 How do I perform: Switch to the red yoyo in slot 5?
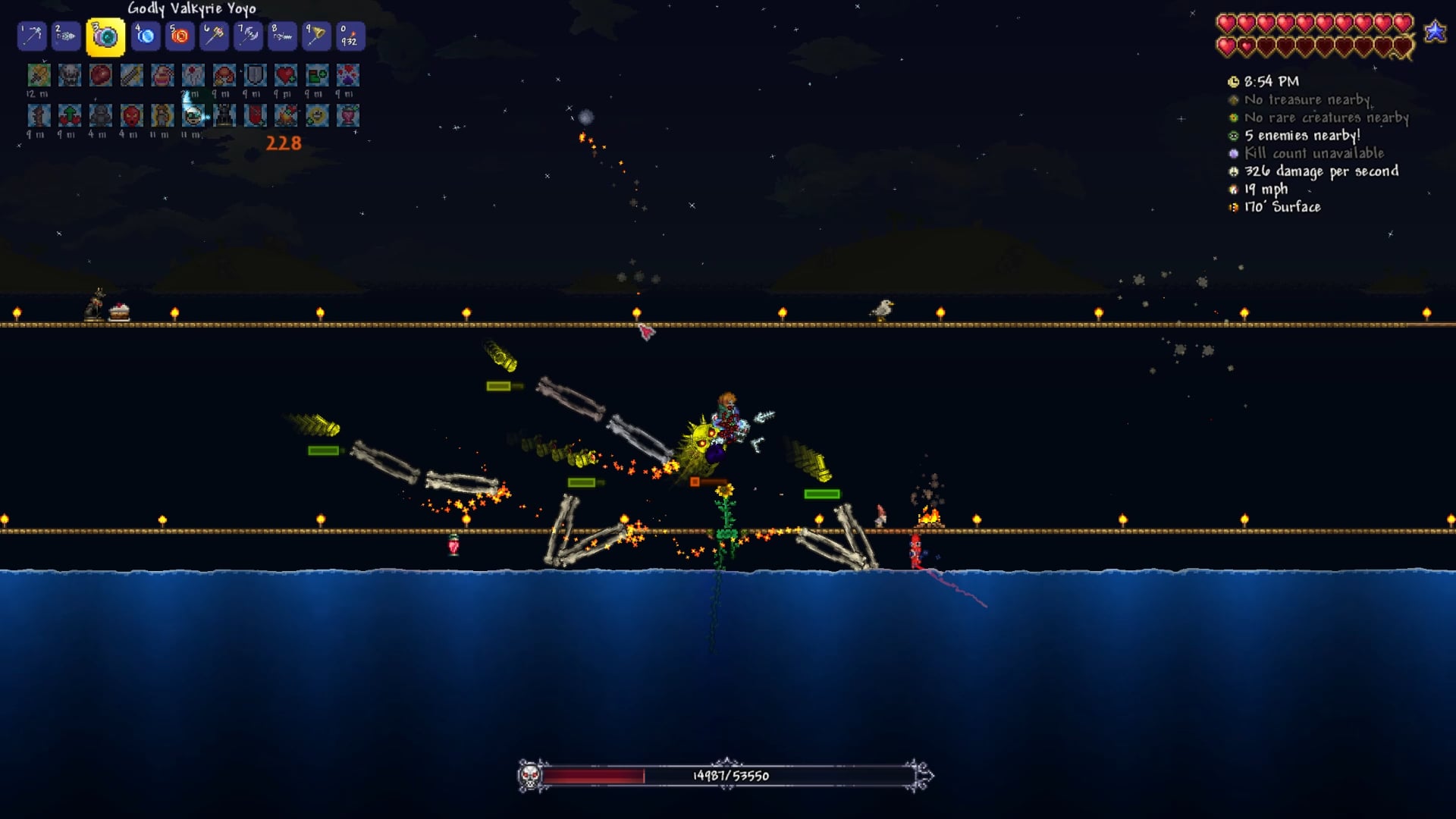tap(180, 36)
